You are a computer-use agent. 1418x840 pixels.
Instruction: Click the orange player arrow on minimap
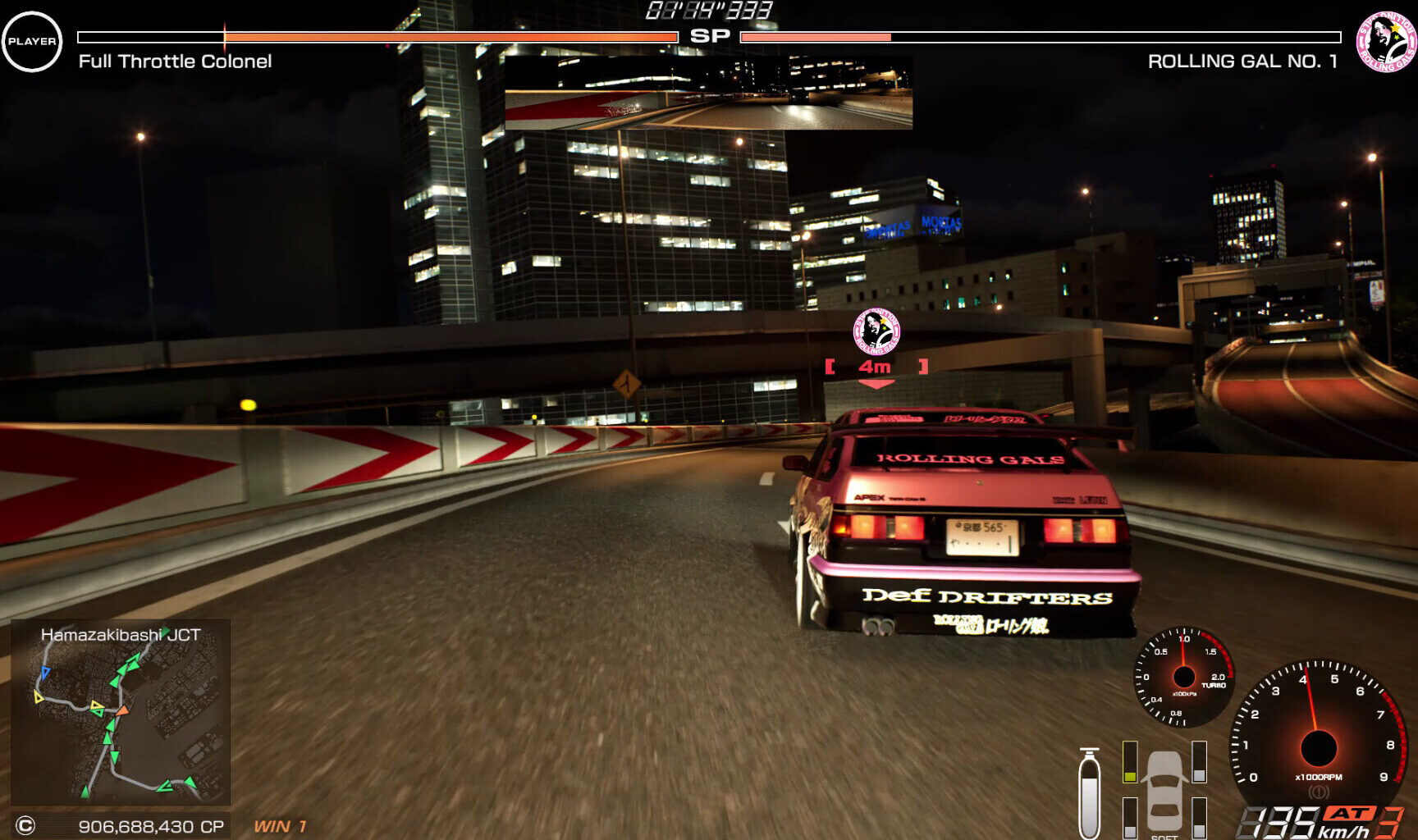(x=122, y=710)
